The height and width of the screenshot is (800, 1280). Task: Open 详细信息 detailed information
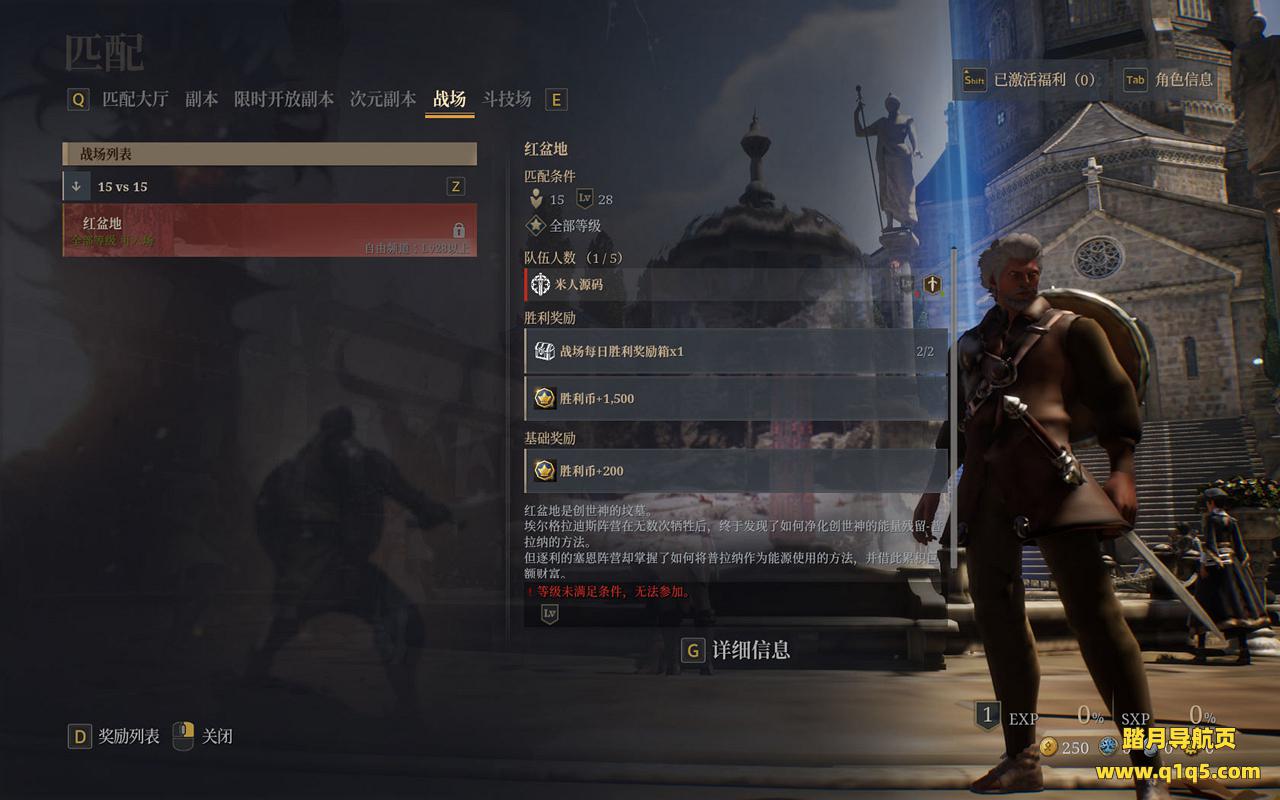click(x=738, y=650)
